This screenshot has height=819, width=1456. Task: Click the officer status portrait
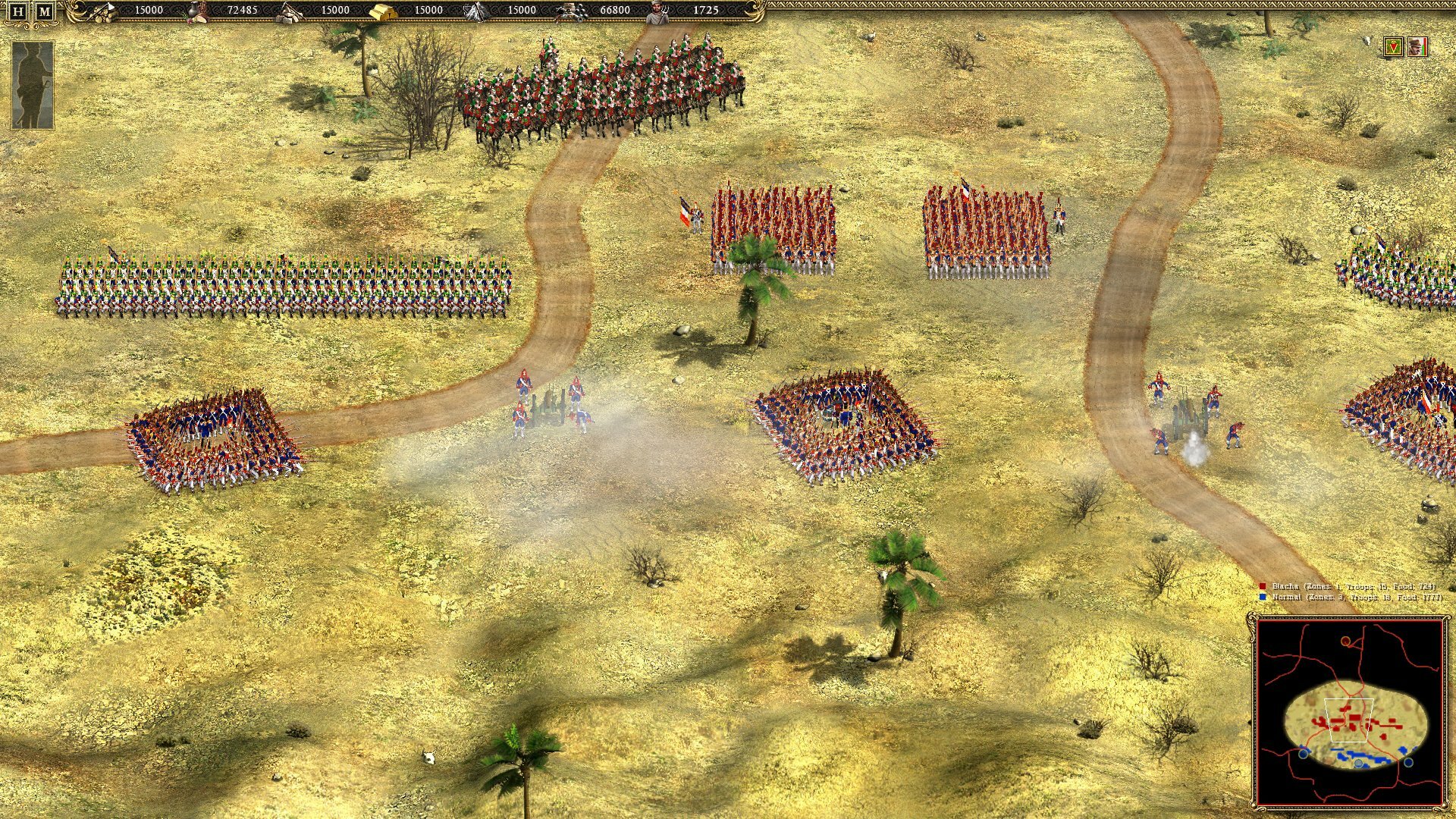(x=1417, y=47)
